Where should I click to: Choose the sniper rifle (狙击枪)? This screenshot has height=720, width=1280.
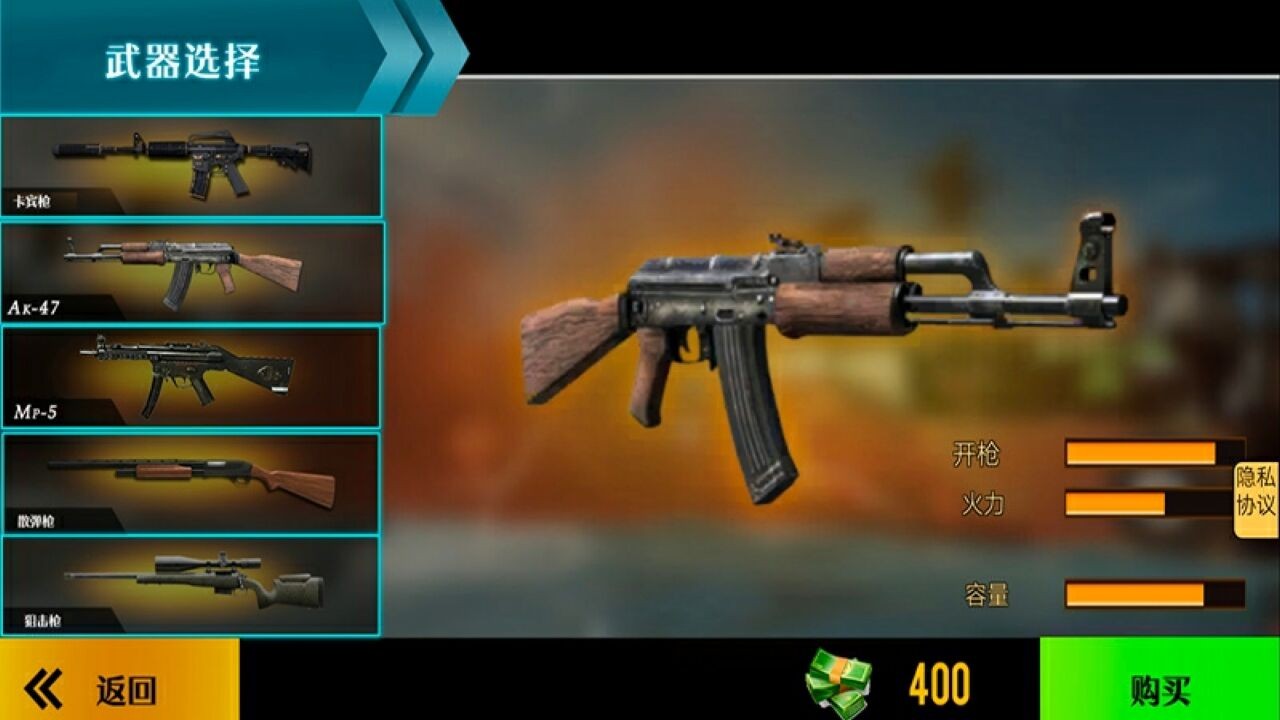tap(190, 585)
